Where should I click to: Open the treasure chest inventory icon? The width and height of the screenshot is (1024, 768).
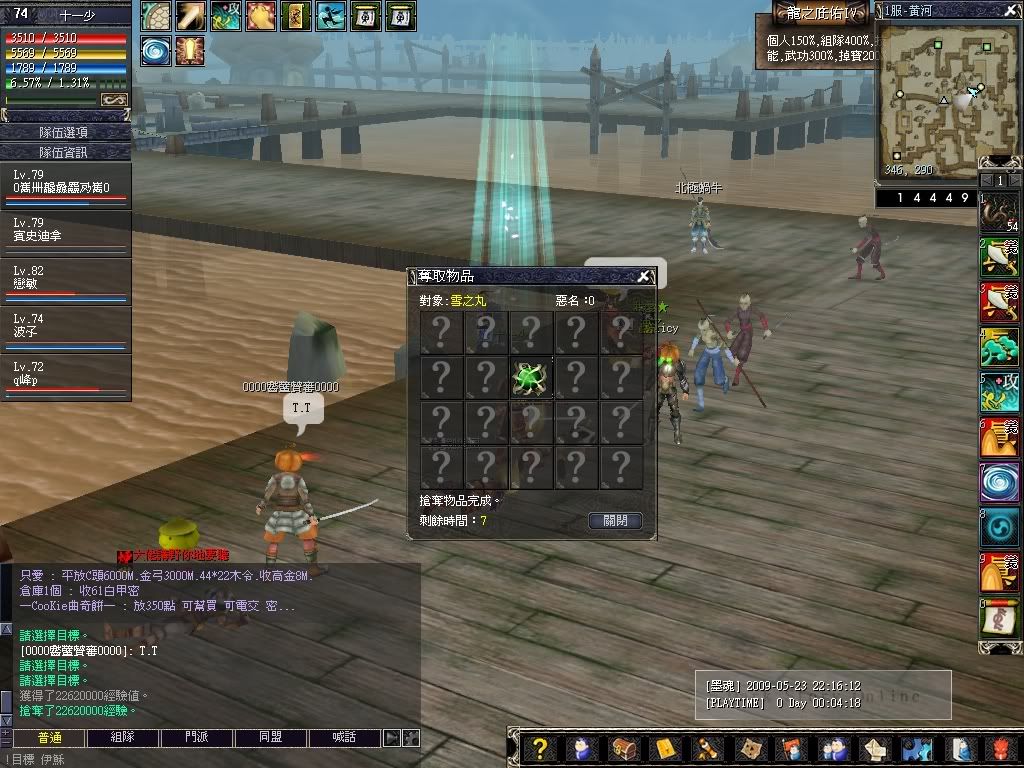click(x=622, y=749)
